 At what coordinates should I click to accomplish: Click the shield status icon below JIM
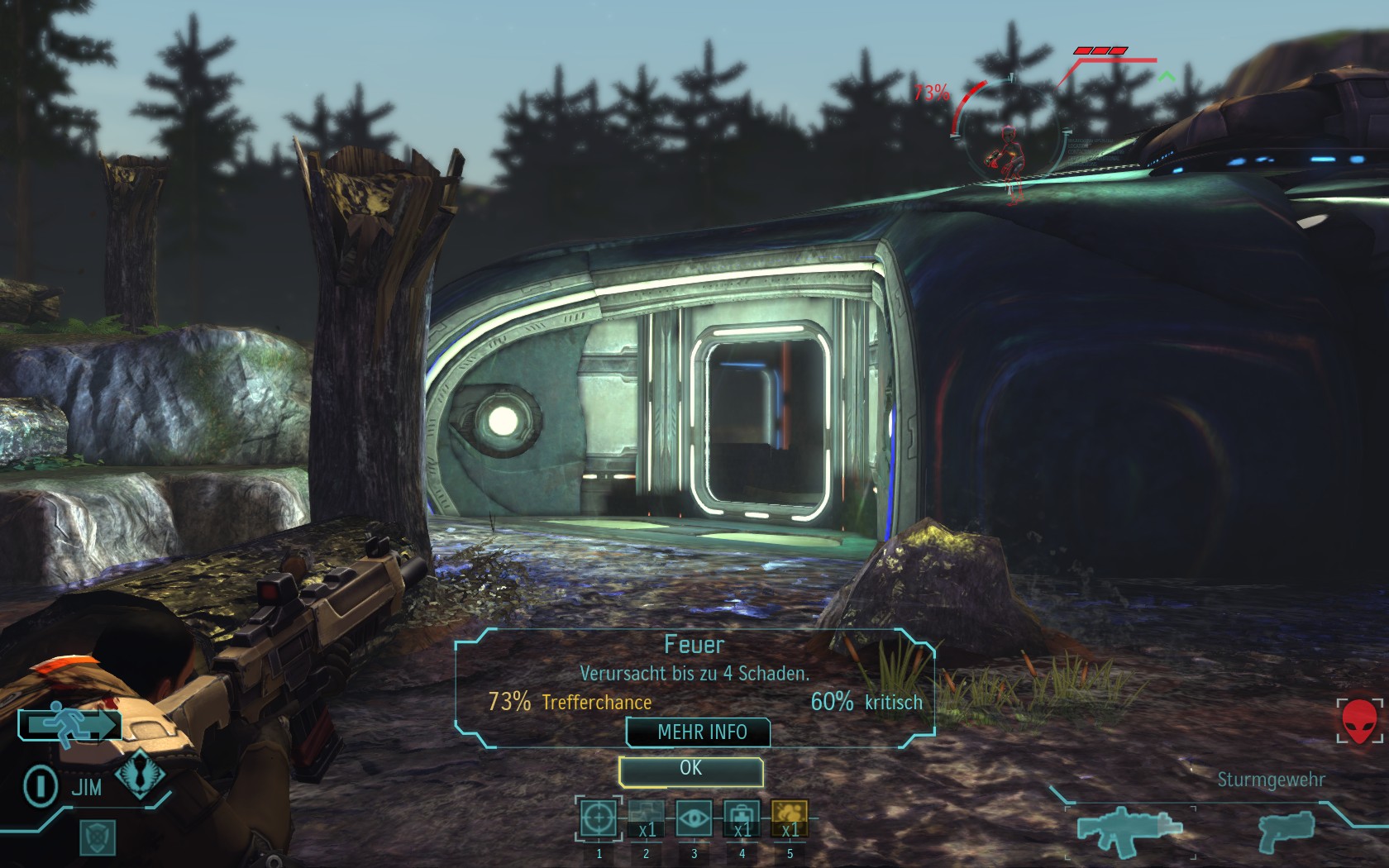point(98,838)
